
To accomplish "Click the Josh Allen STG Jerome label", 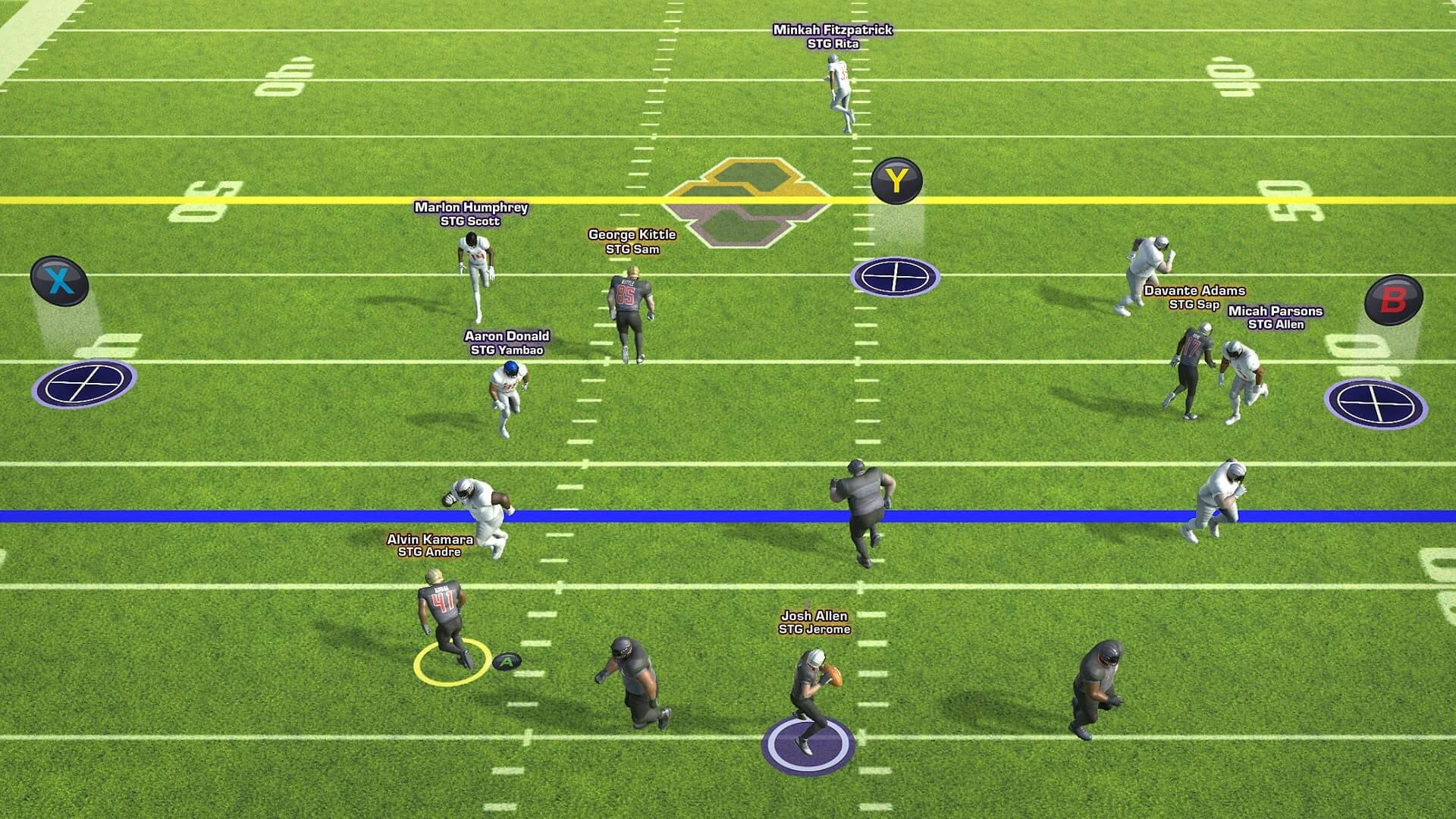I will [815, 623].
